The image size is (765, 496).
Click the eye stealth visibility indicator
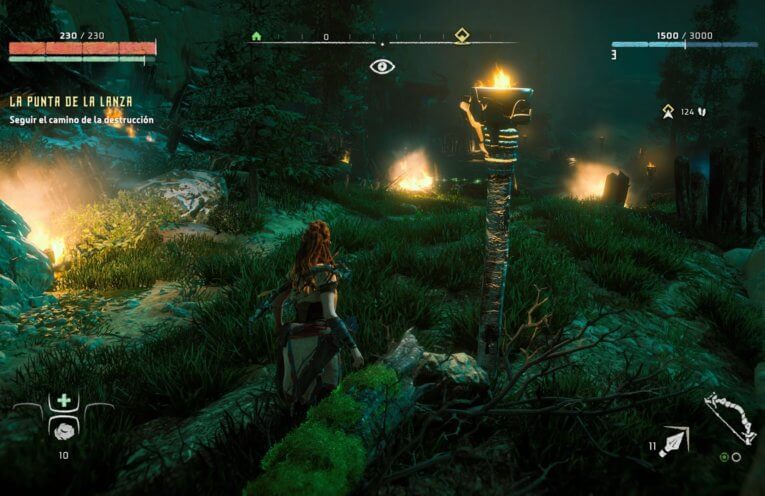point(382,67)
